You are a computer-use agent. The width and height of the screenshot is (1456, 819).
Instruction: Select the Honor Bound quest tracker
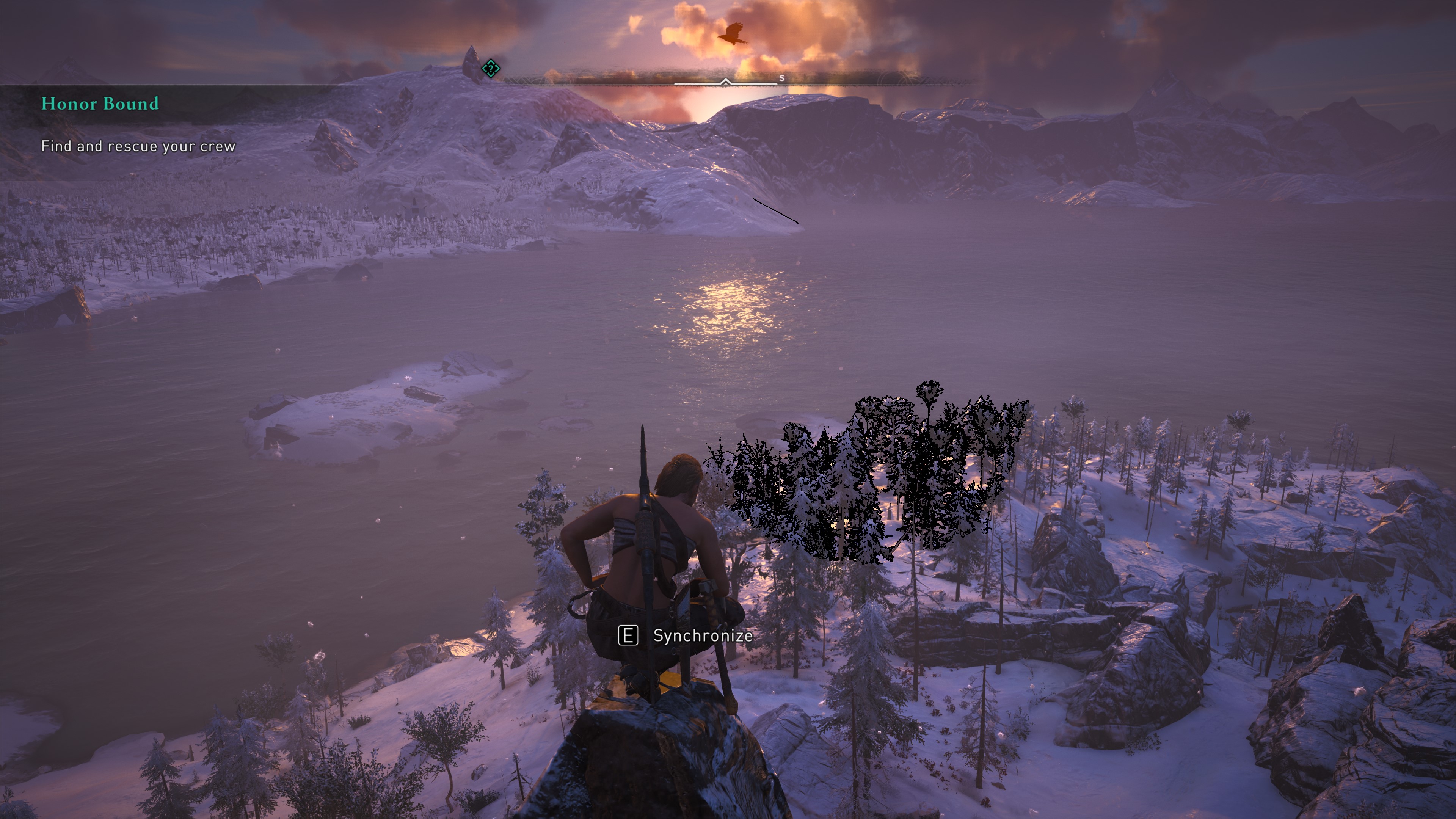click(100, 104)
